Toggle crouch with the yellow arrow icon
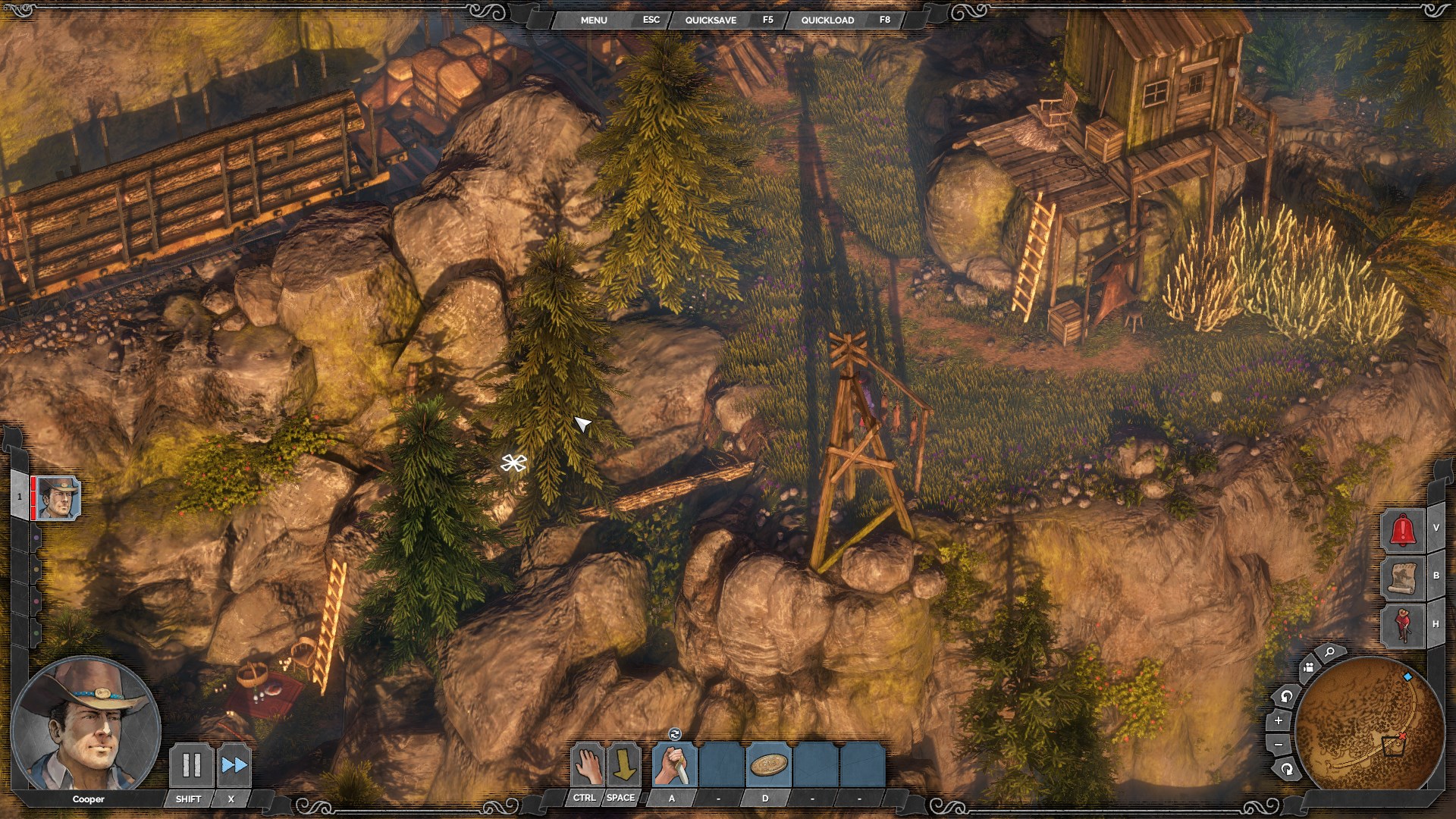1456x819 pixels. click(624, 765)
